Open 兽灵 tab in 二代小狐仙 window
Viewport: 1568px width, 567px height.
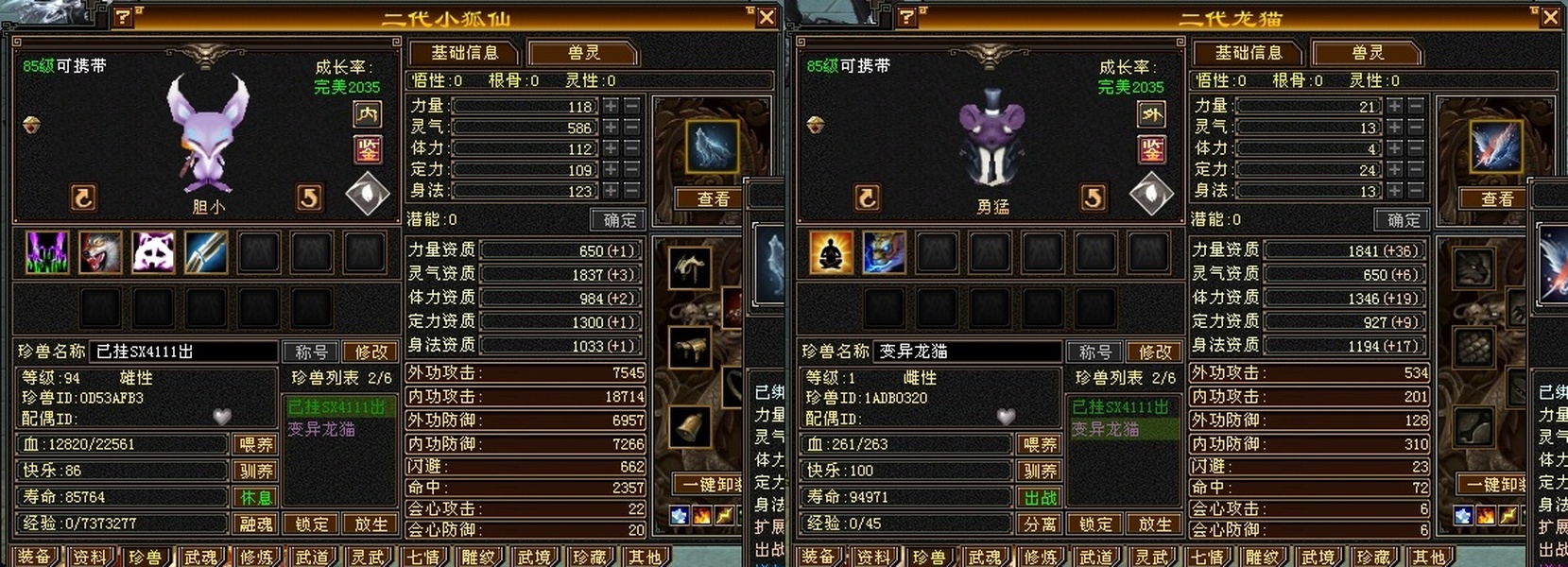pyautogui.click(x=583, y=53)
